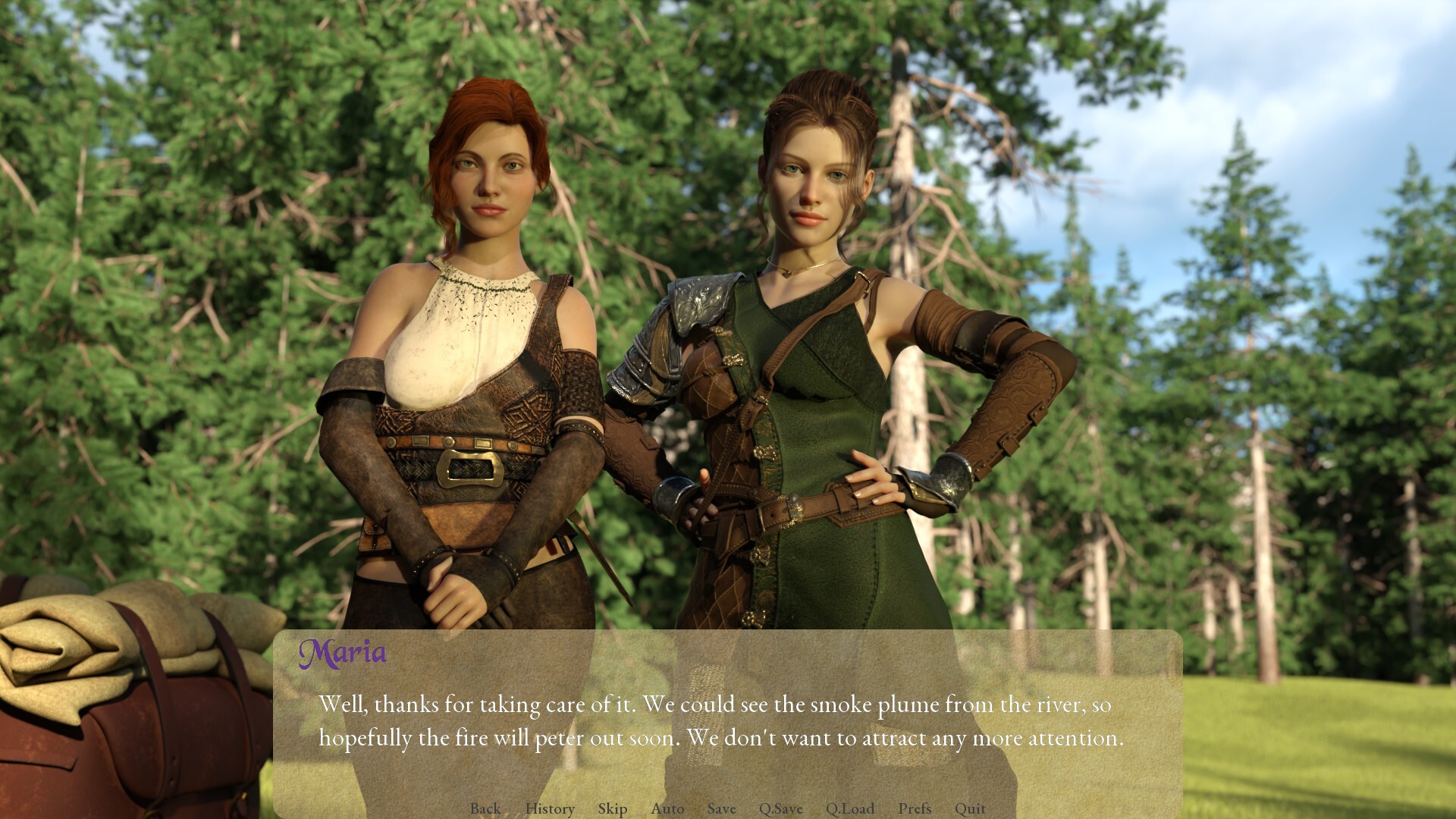Open the Prefs settings menu
The image size is (1456, 819).
tap(915, 808)
